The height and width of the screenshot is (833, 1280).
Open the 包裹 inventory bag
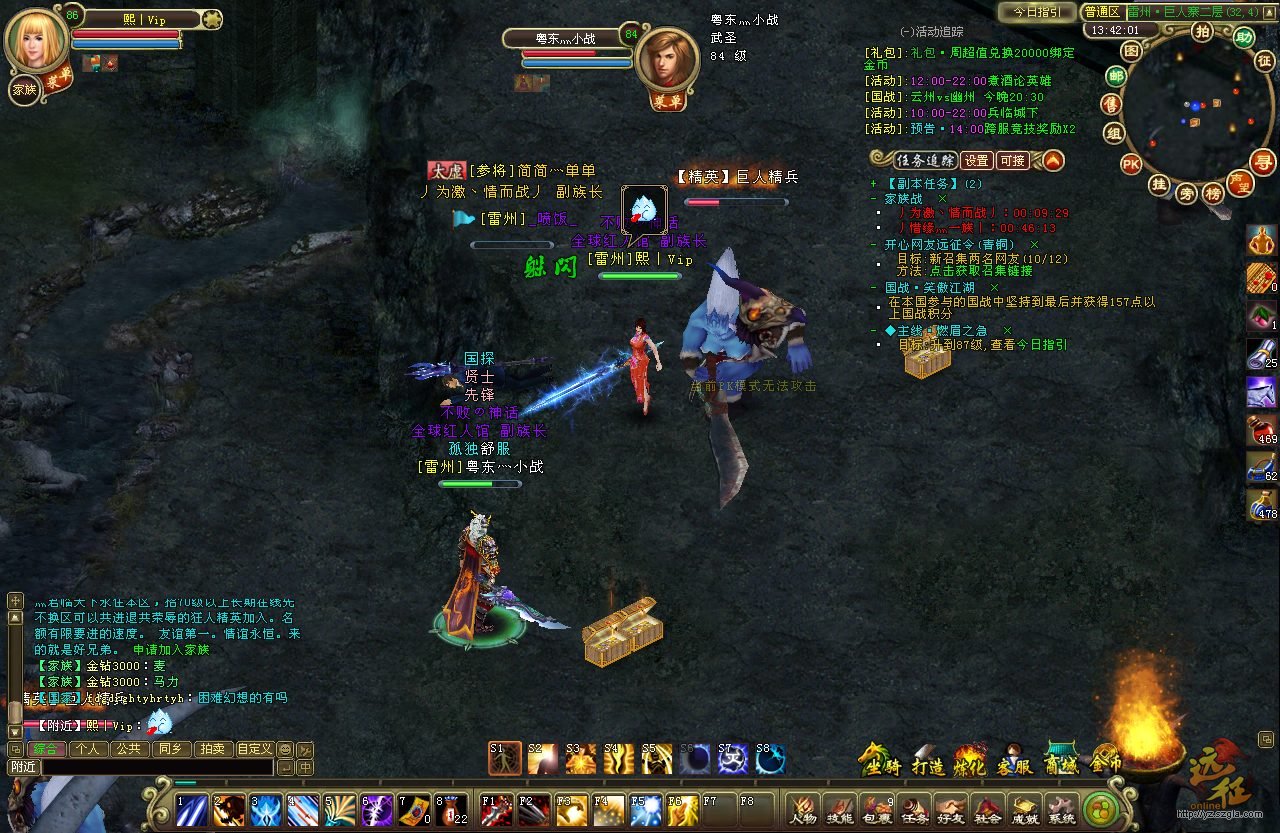tap(877, 808)
